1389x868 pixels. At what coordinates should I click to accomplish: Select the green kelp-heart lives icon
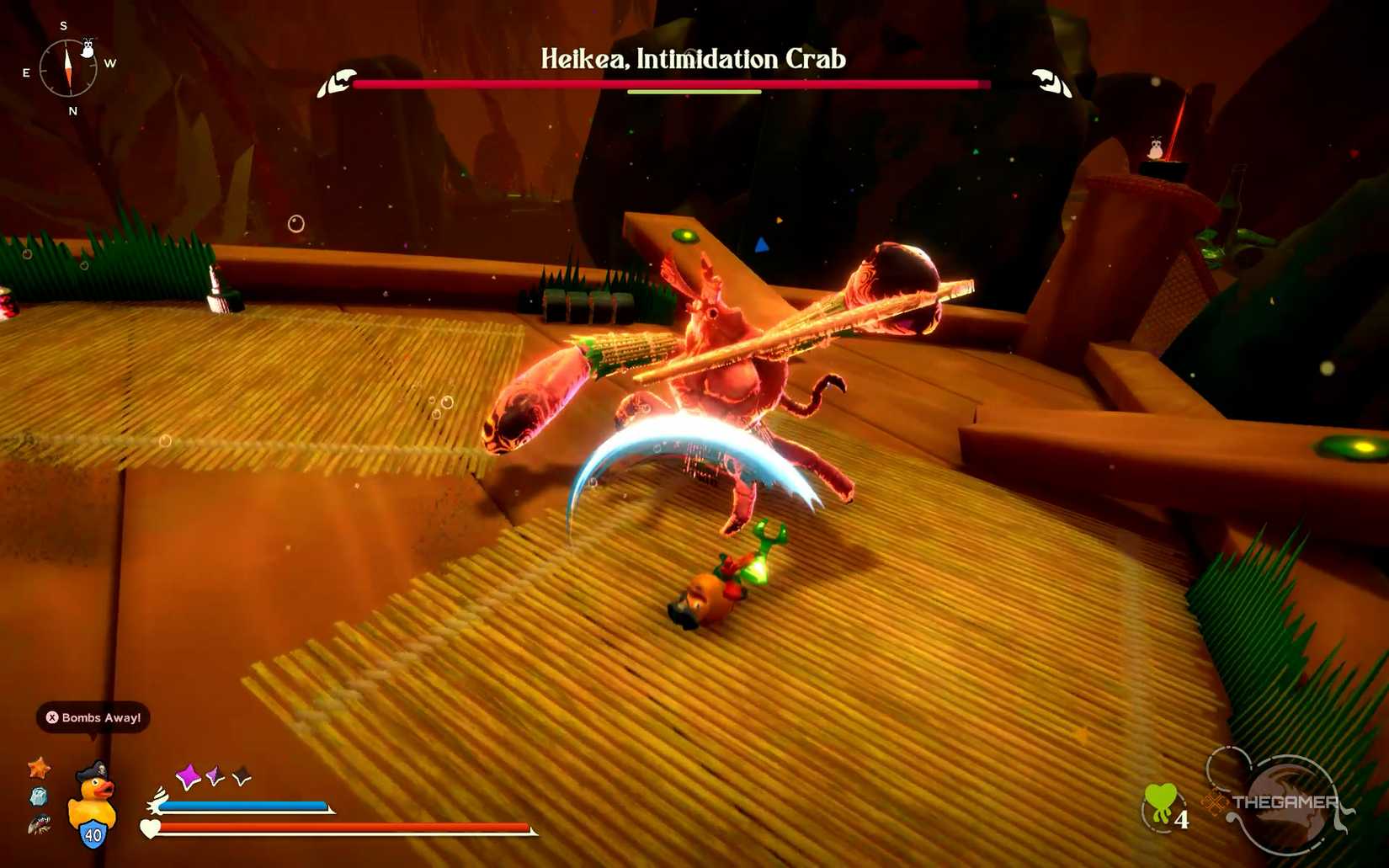coord(1159,802)
